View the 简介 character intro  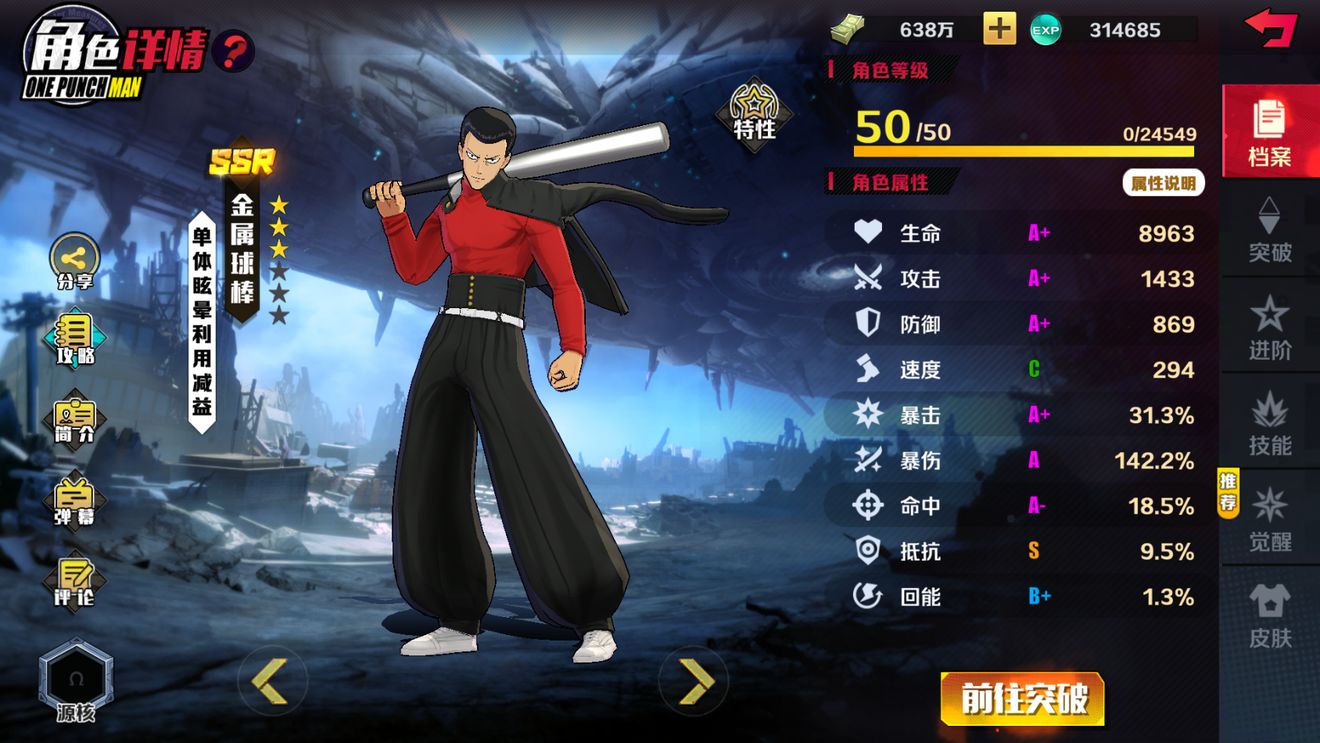tap(75, 419)
